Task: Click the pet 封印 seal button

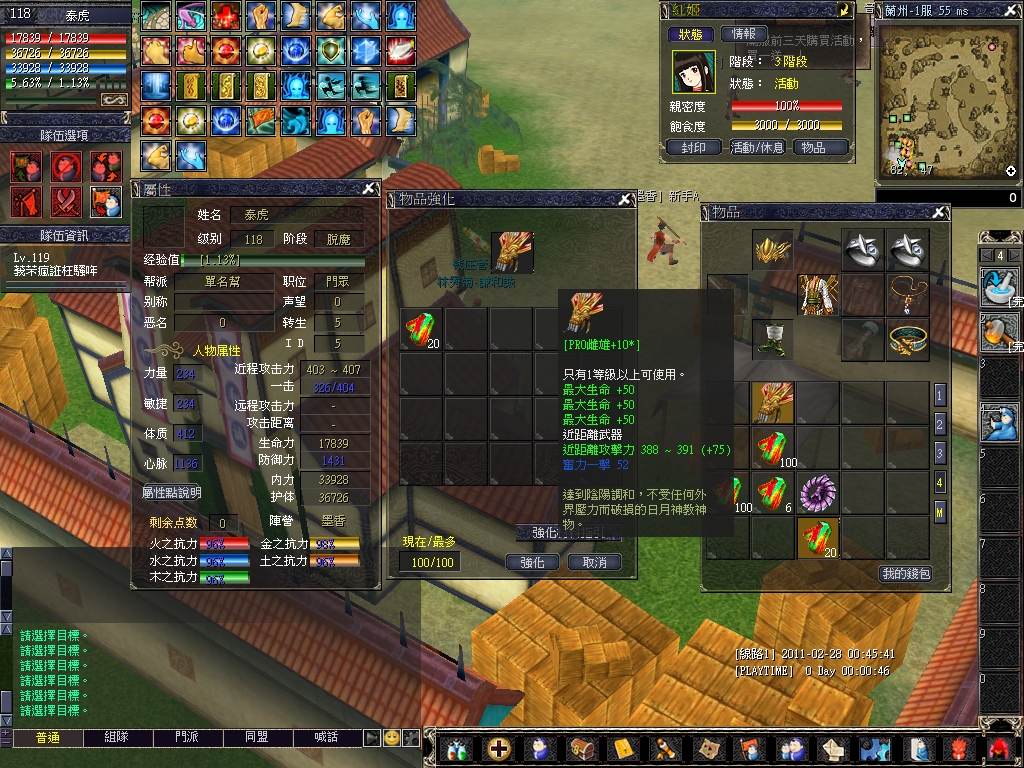Action: tap(694, 147)
